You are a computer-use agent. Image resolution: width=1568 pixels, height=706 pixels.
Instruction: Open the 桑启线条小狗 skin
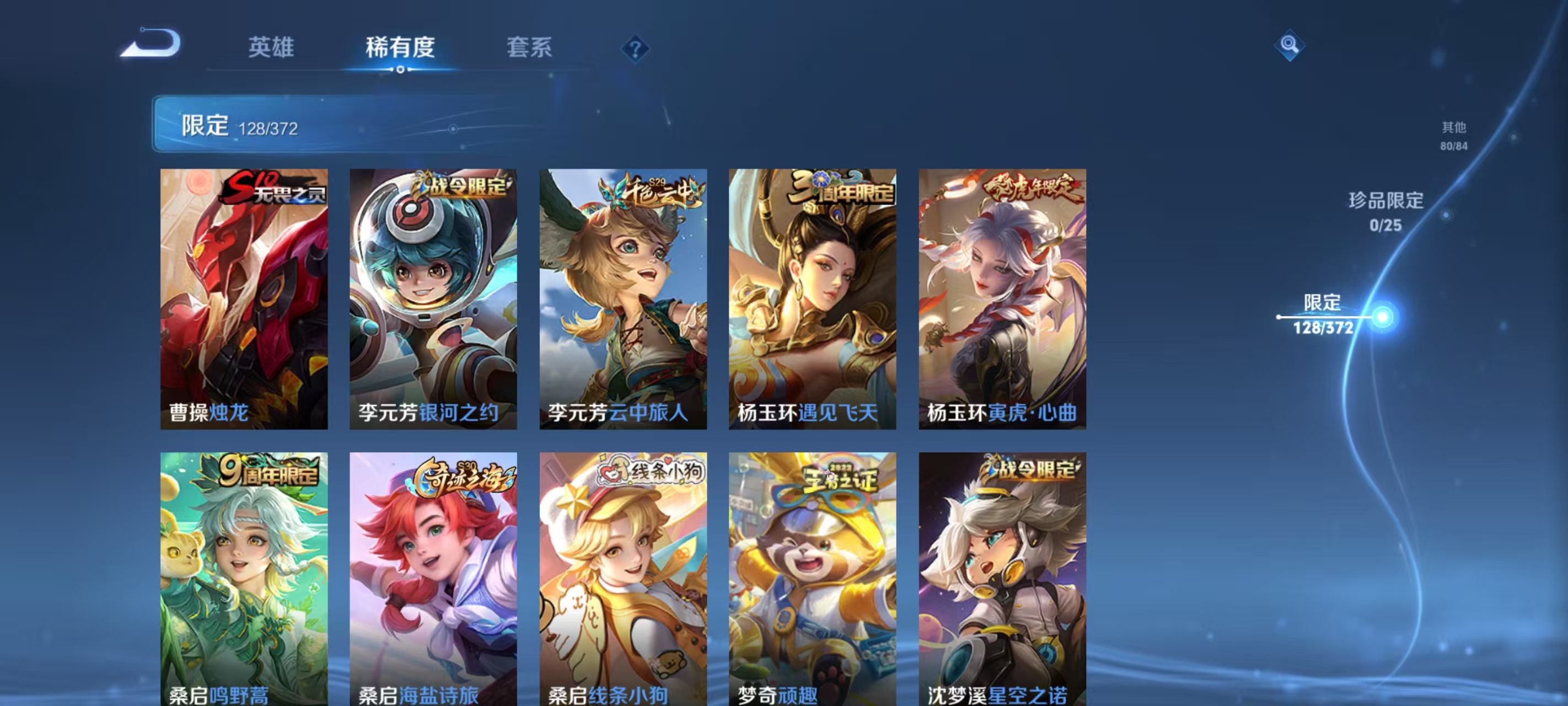coord(624,585)
